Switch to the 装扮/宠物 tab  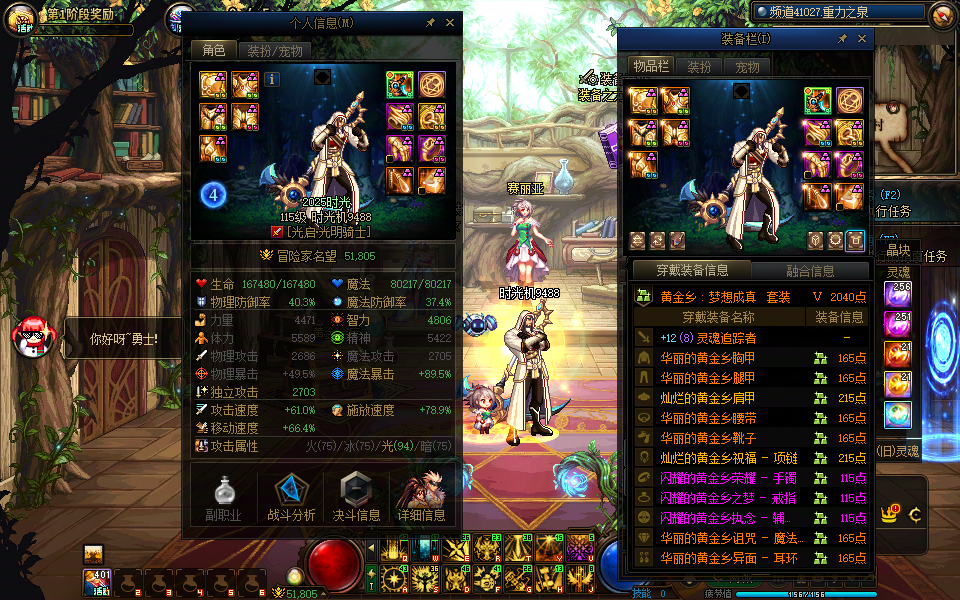click(274, 51)
